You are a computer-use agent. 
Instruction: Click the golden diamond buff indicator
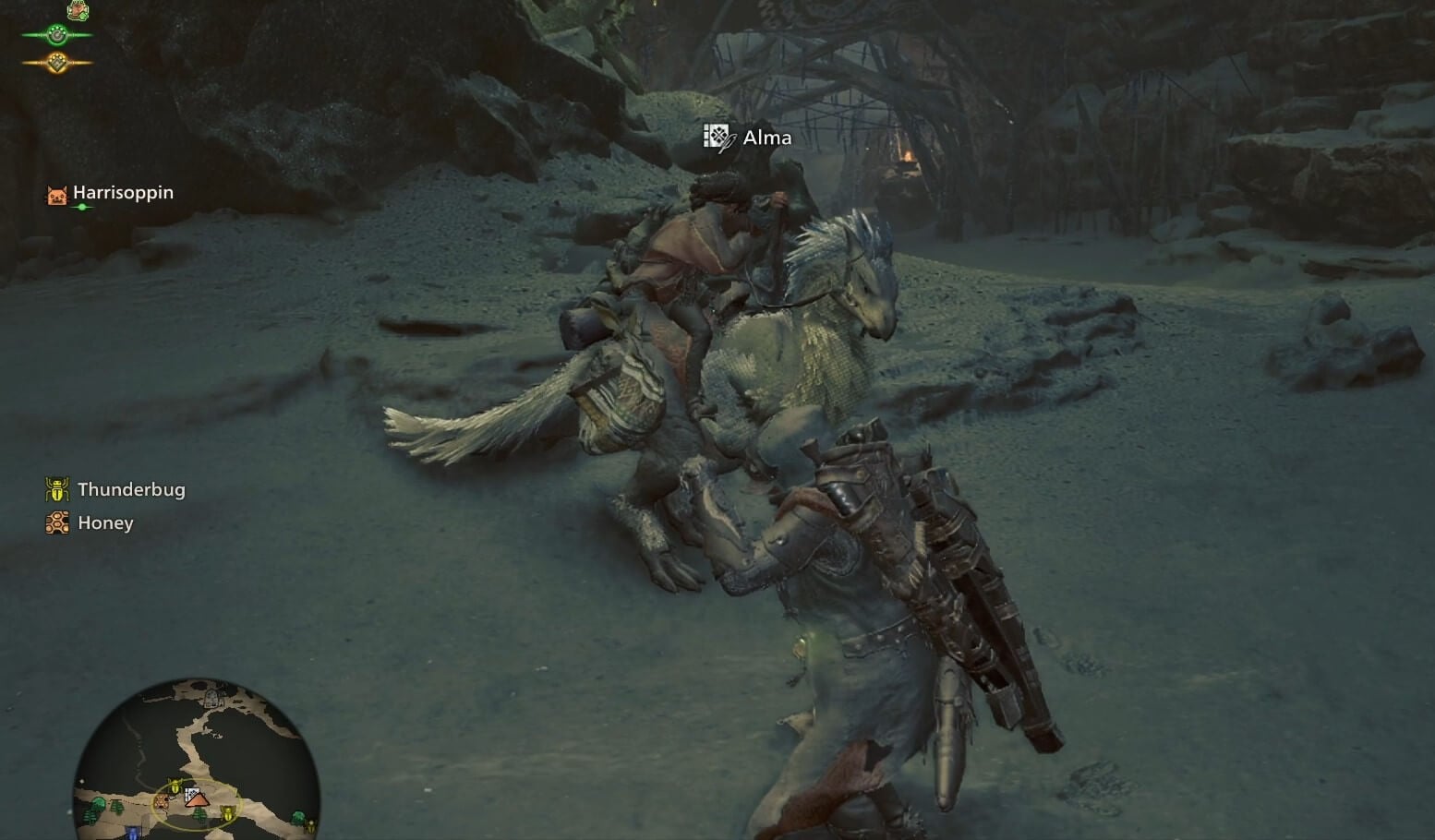[x=57, y=63]
